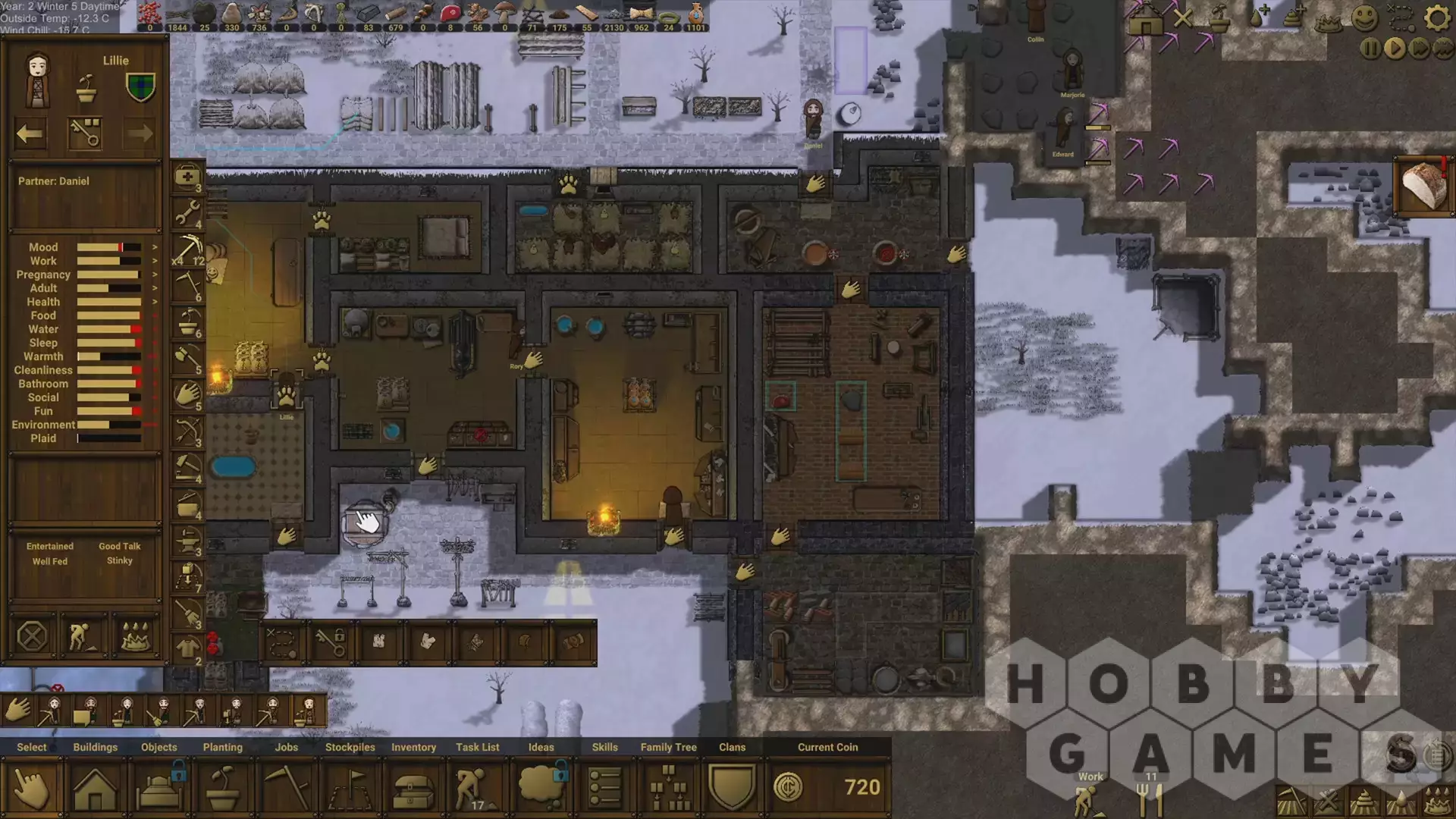This screenshot has width=1456, height=819.
Task: Open the Skills list
Action: coord(604,789)
